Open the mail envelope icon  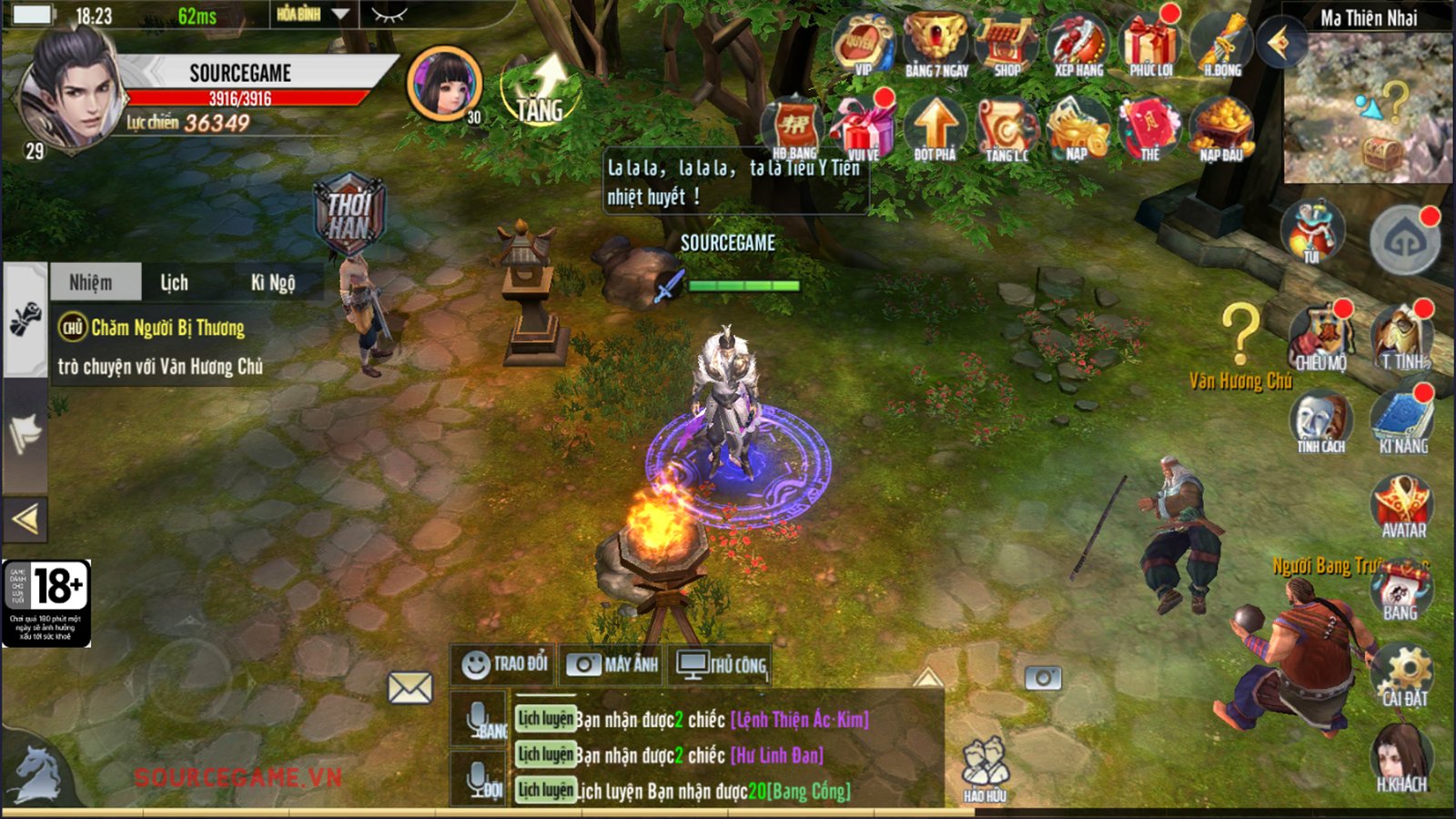(x=410, y=688)
